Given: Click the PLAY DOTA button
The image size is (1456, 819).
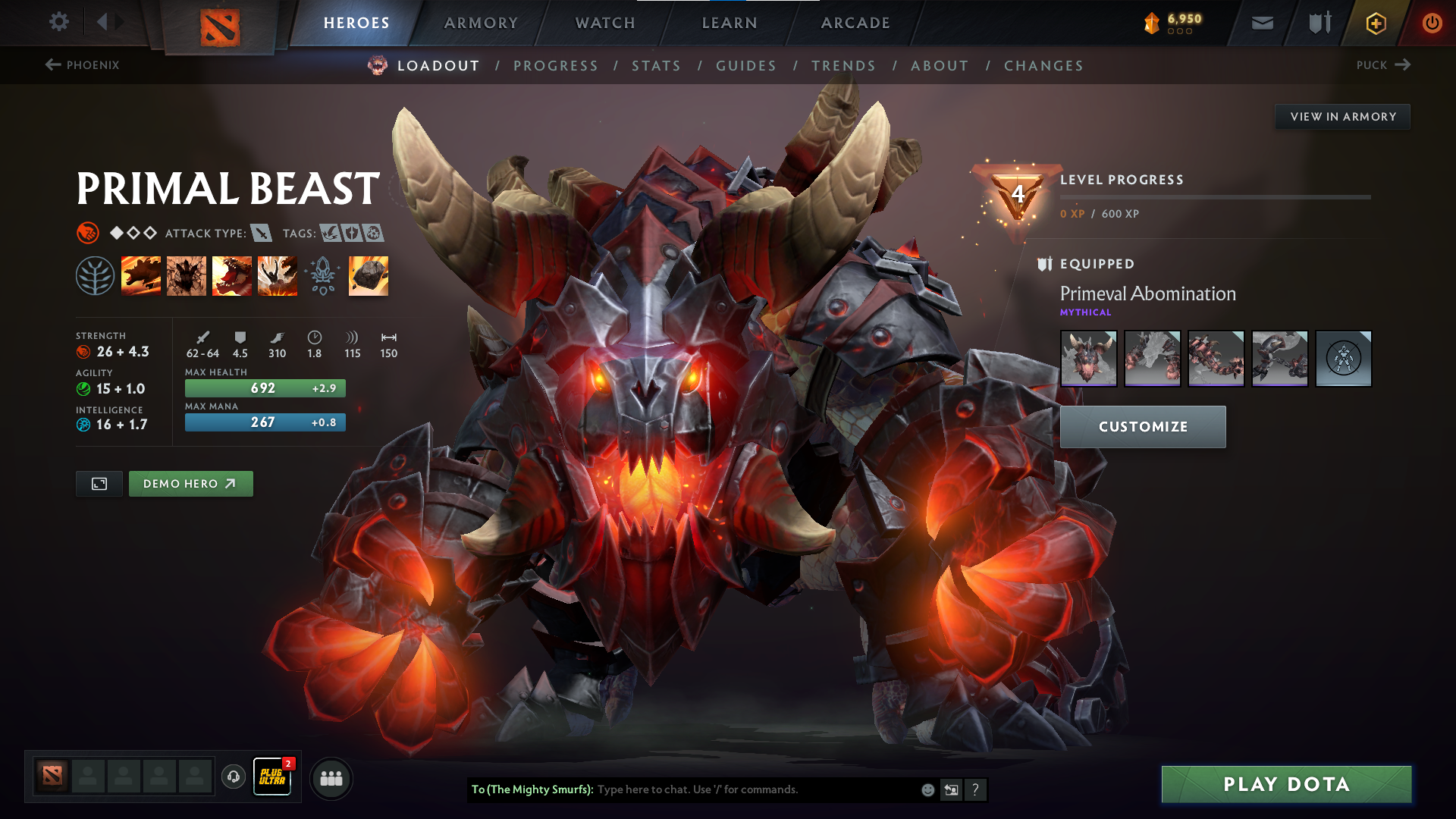Looking at the screenshot, I should coord(1285,784).
